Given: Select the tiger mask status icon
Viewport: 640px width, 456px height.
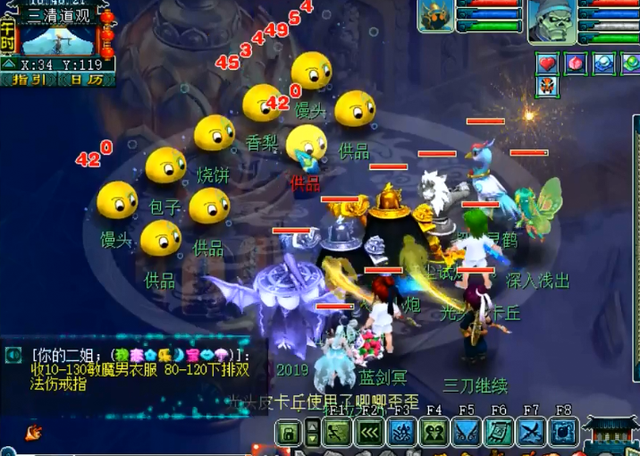Looking at the screenshot, I should click(549, 86).
